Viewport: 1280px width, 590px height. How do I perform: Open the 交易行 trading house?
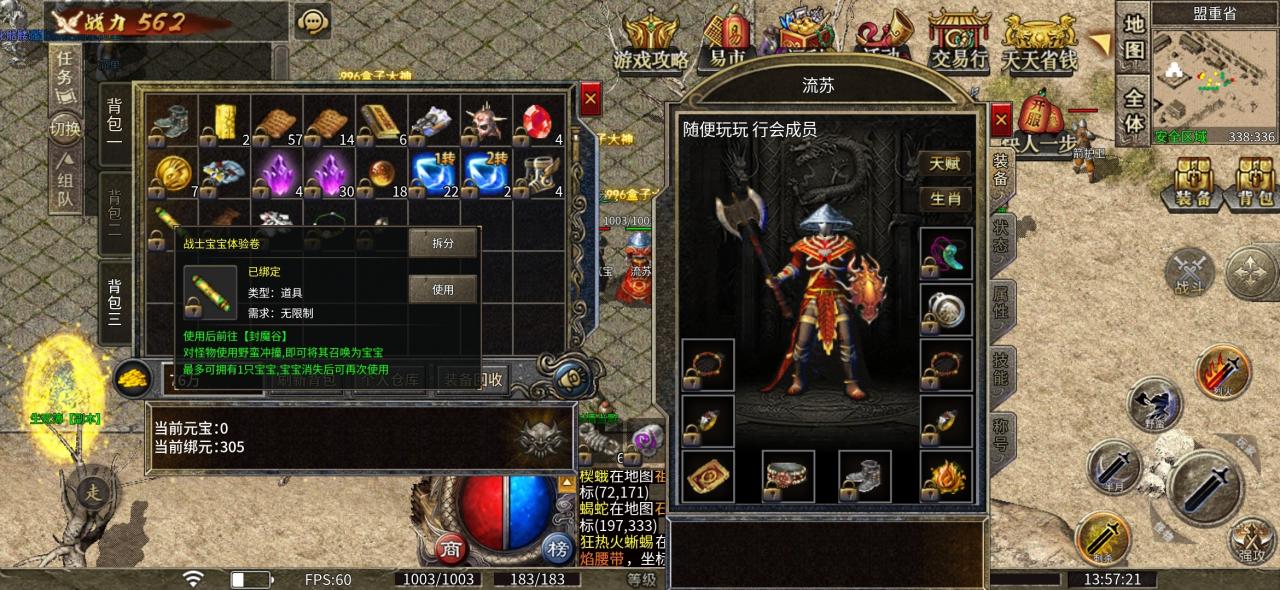(x=958, y=42)
